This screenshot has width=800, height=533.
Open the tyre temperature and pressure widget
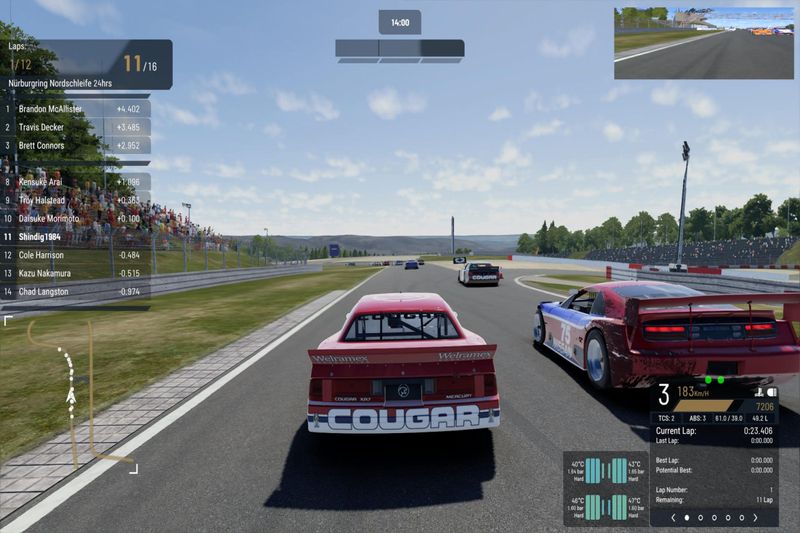point(606,487)
